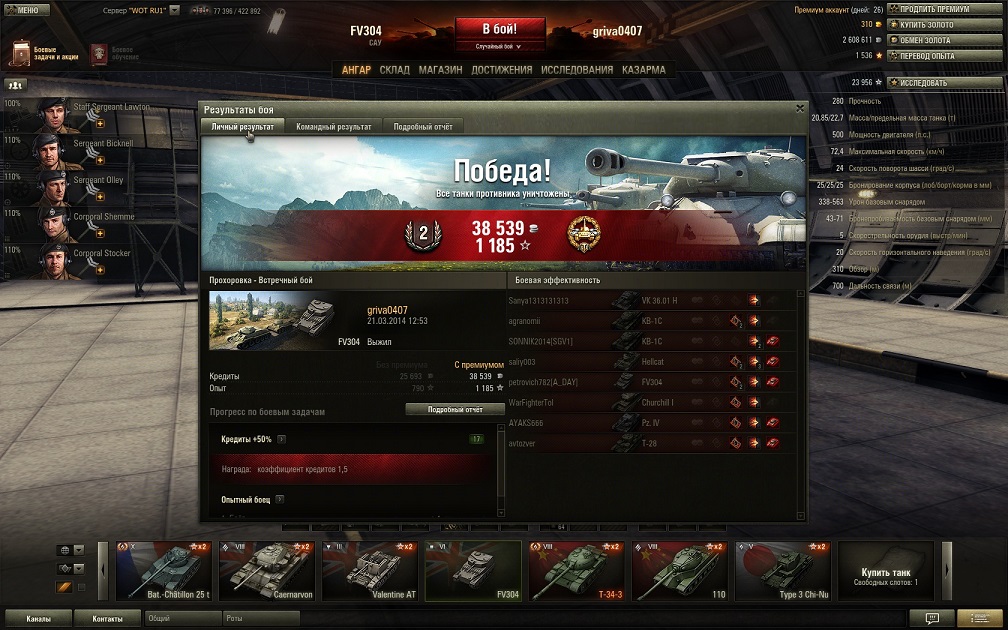Viewport: 1008px width, 630px height.
Task: Open the Магазин section
Action: point(440,70)
